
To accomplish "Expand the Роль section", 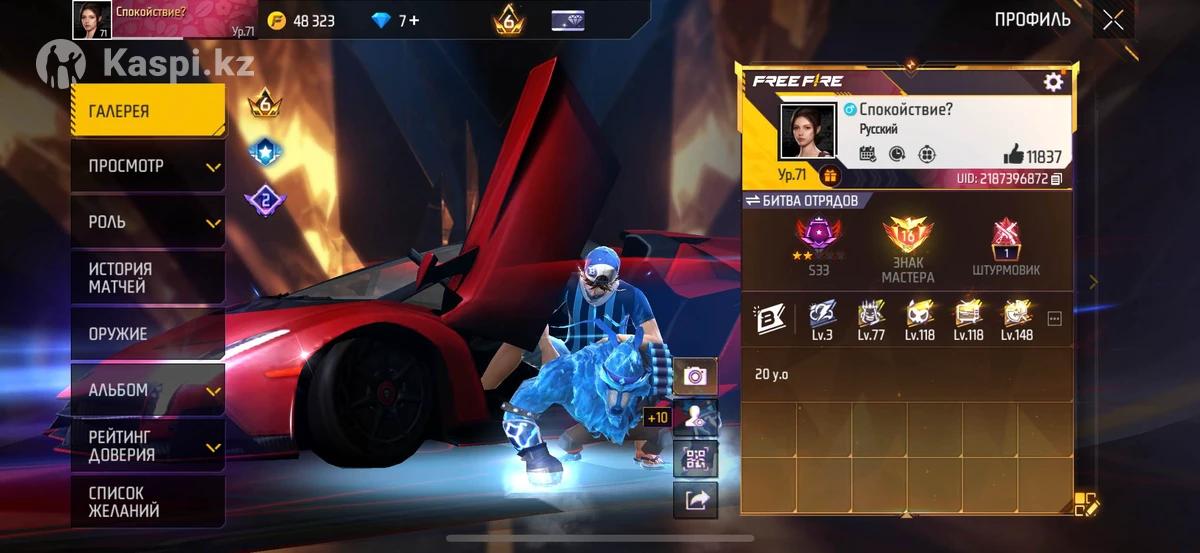I will (x=148, y=222).
